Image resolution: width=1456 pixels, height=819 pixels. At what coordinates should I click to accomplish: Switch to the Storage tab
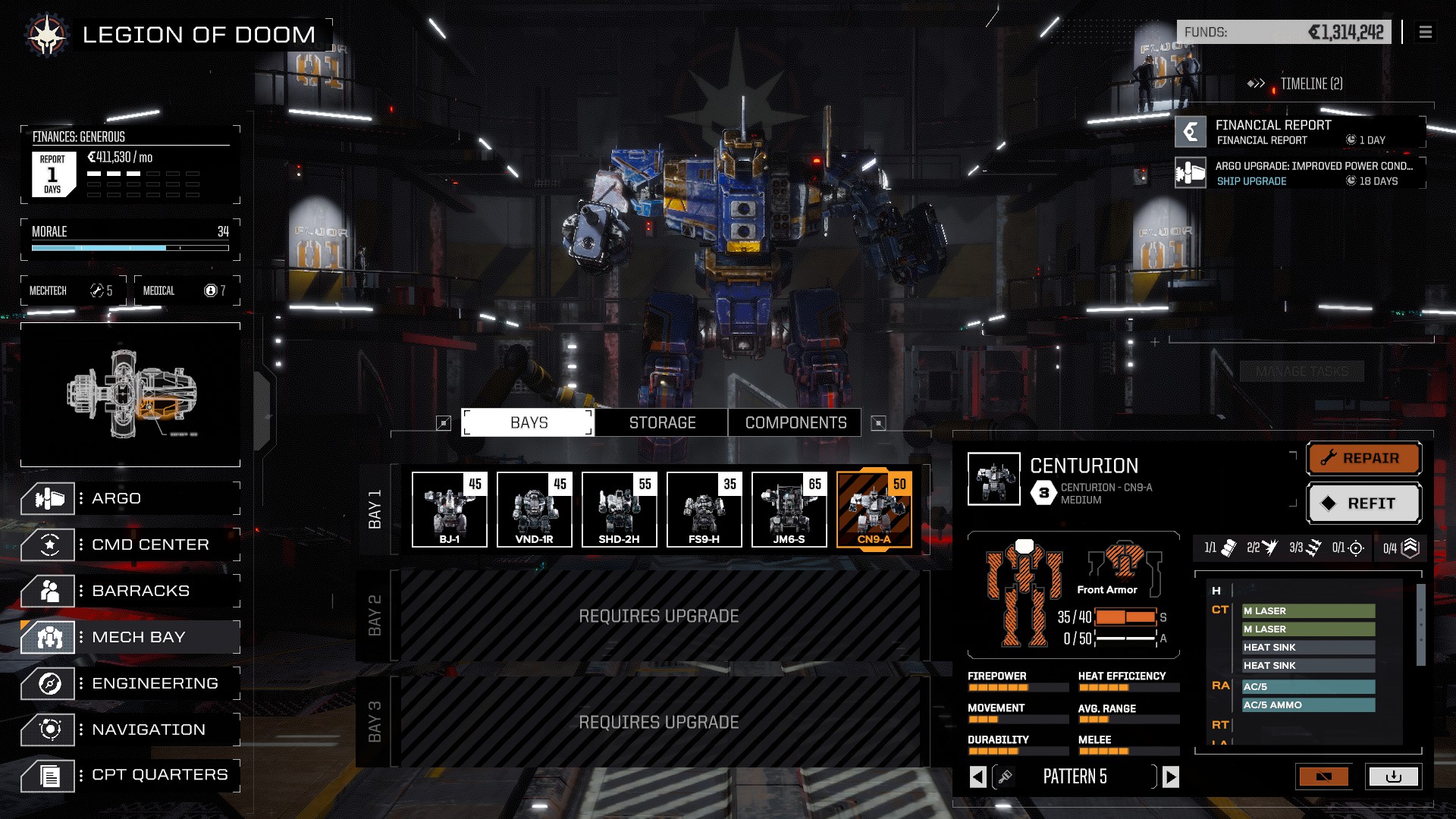coord(661,423)
